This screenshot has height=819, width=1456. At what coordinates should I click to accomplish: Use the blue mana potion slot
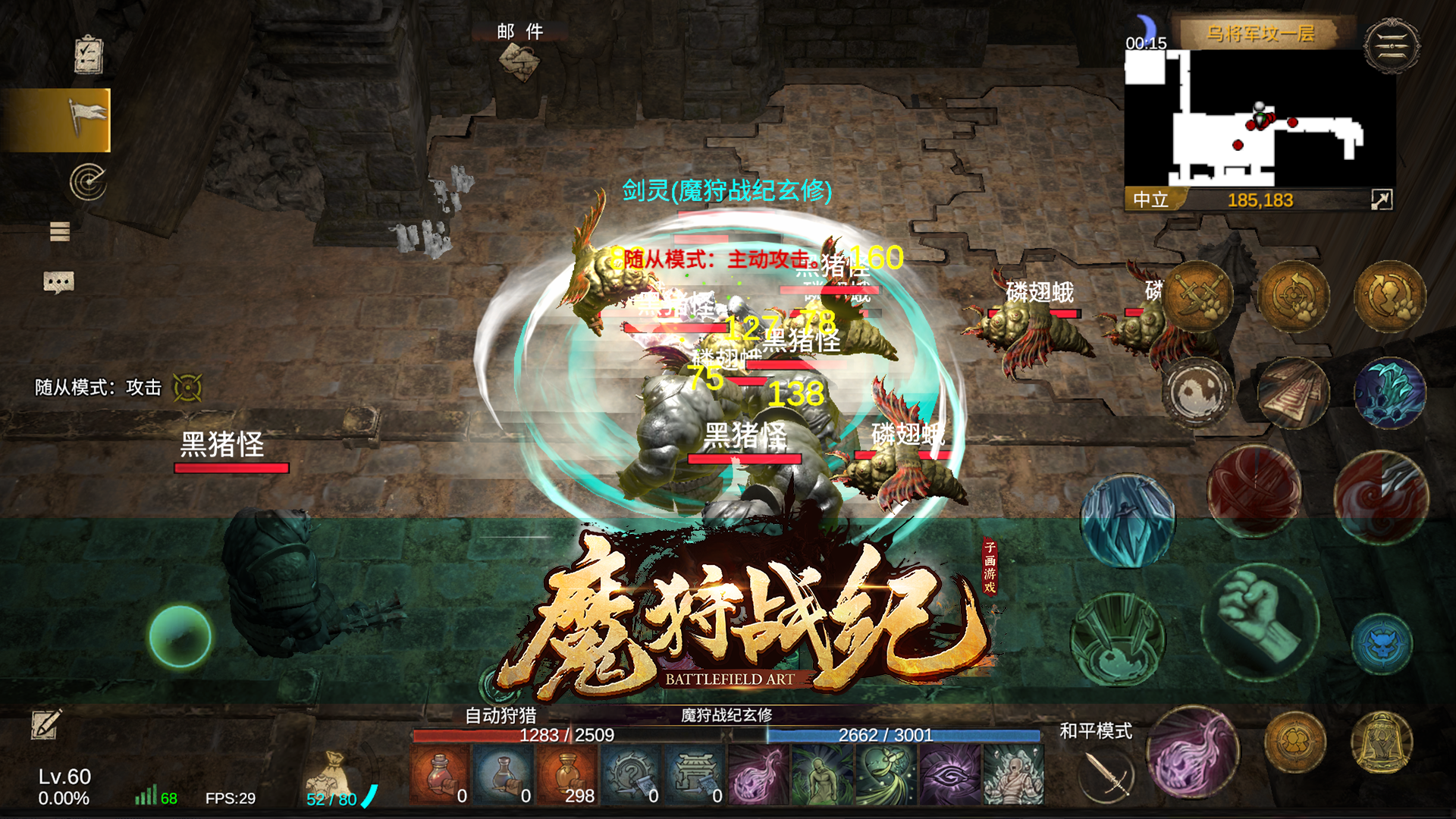click(x=503, y=773)
